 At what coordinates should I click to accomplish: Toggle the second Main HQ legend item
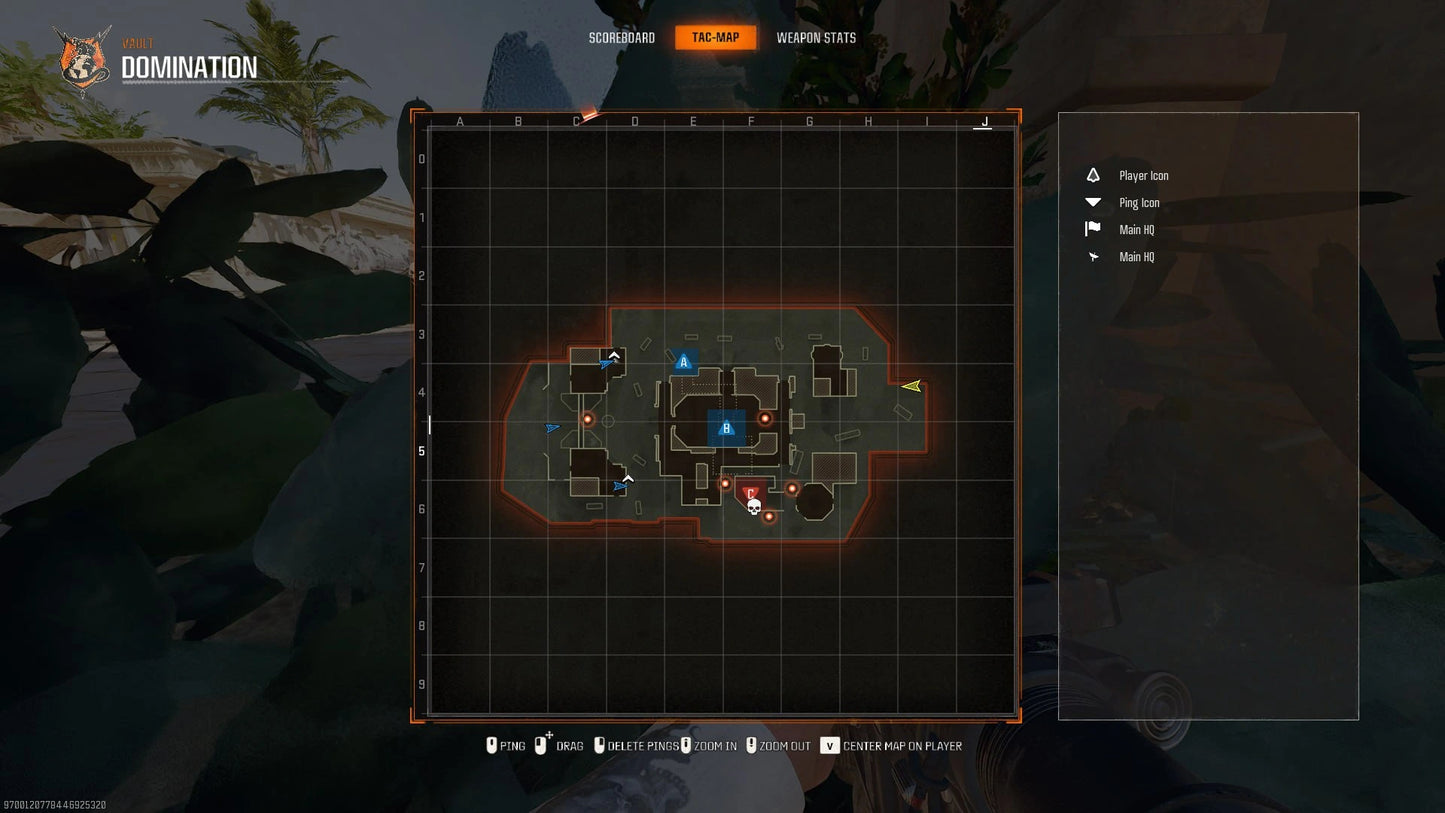1136,257
